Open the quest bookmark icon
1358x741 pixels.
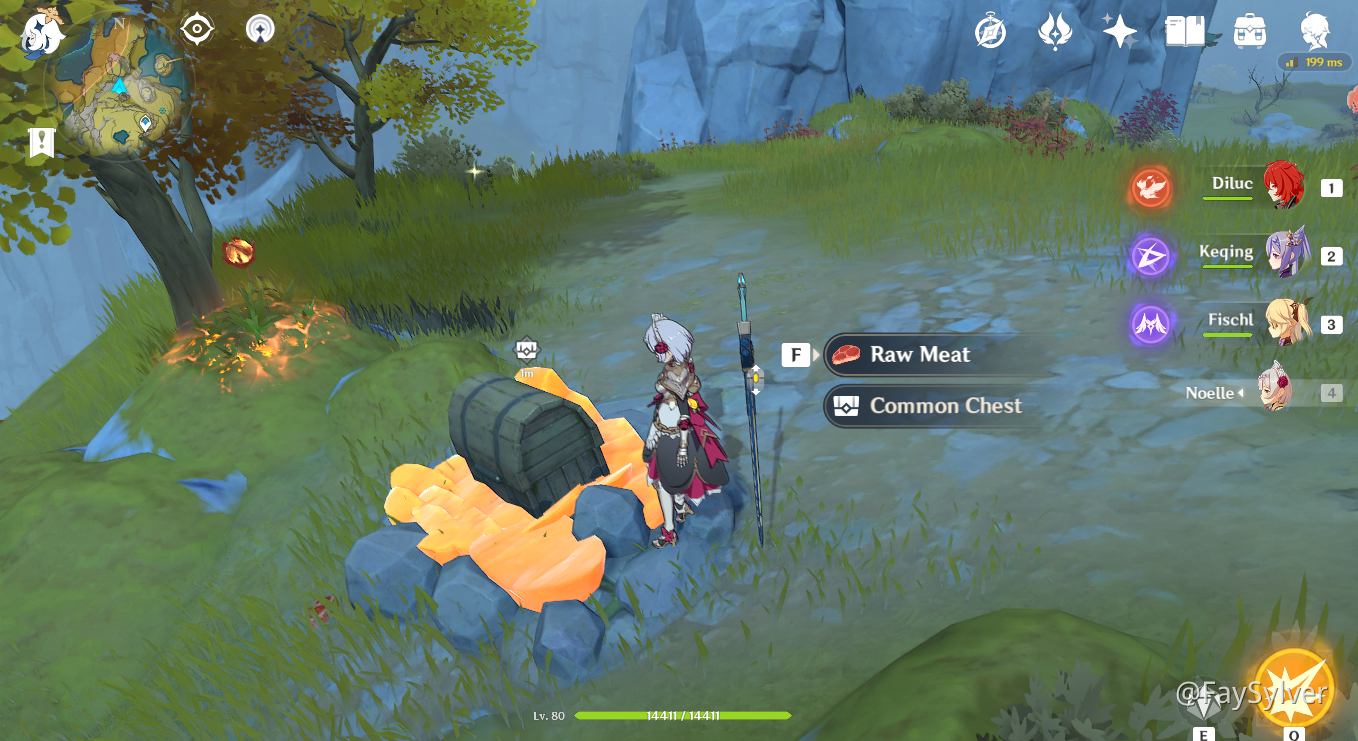click(x=41, y=143)
